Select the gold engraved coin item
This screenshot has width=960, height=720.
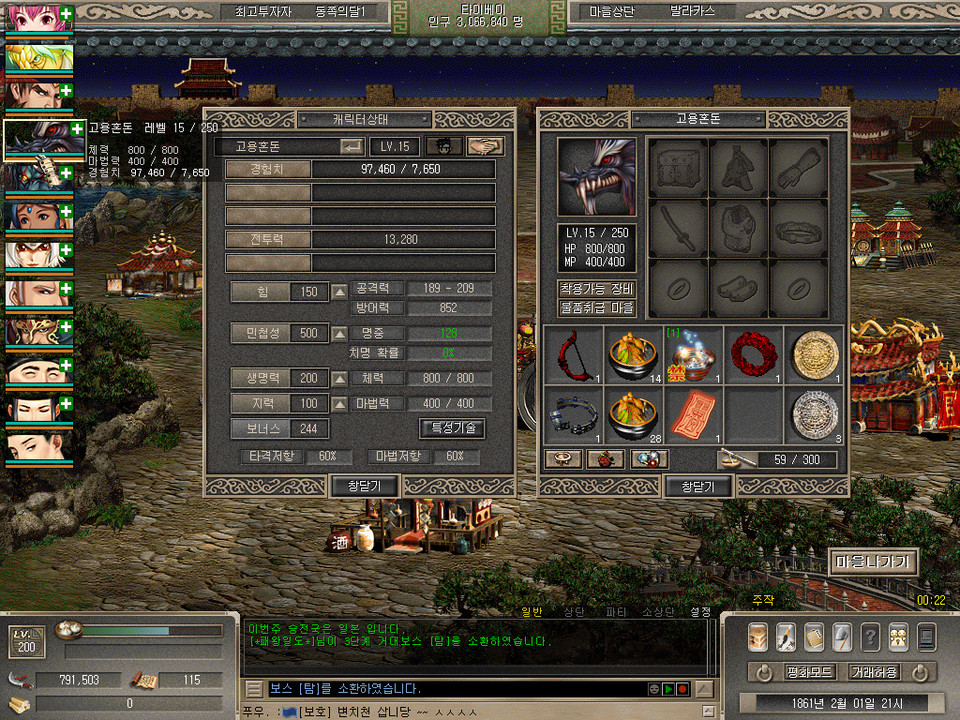(814, 354)
